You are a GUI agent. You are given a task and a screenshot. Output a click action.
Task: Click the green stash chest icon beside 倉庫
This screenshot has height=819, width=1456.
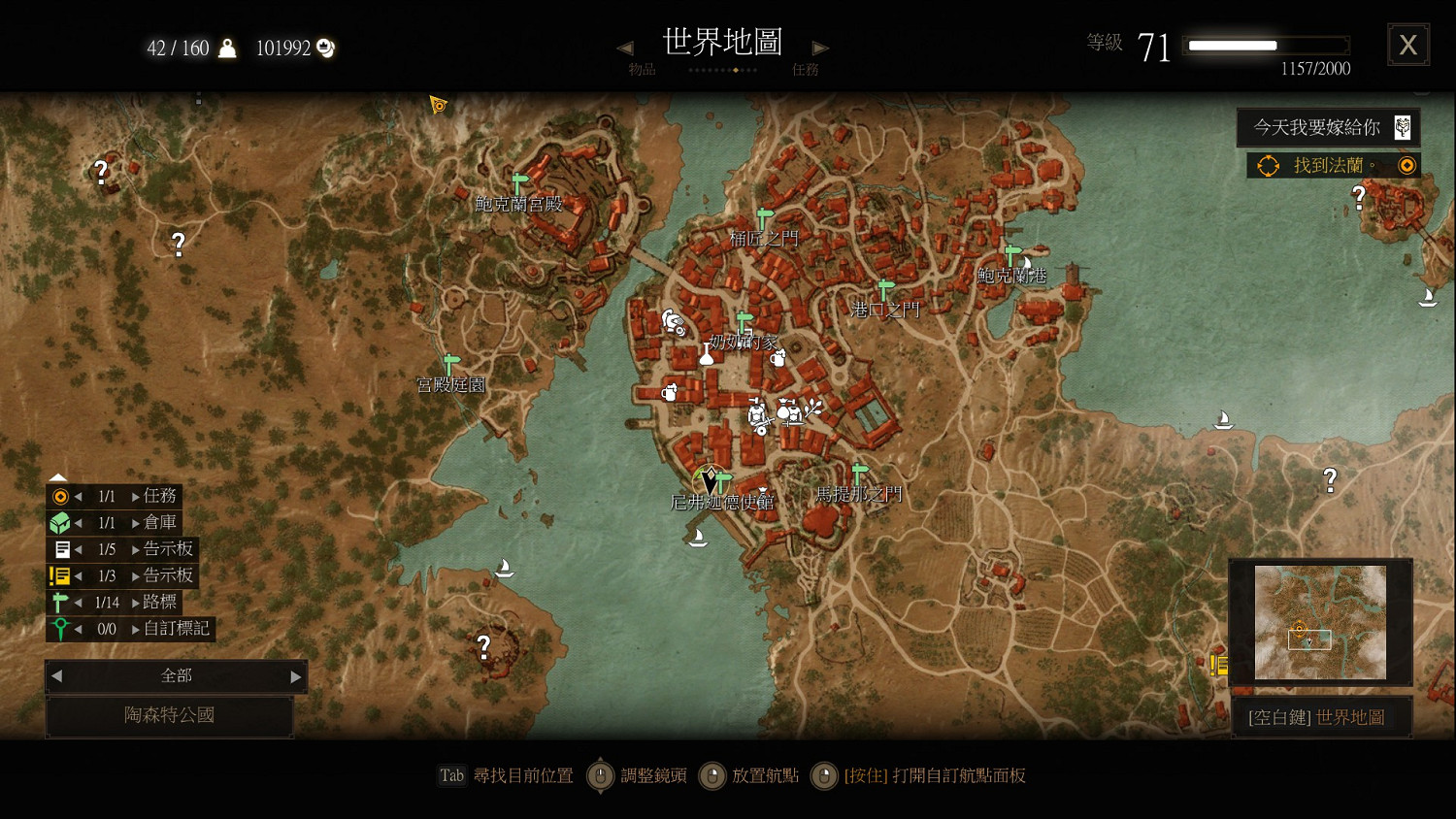point(60,522)
